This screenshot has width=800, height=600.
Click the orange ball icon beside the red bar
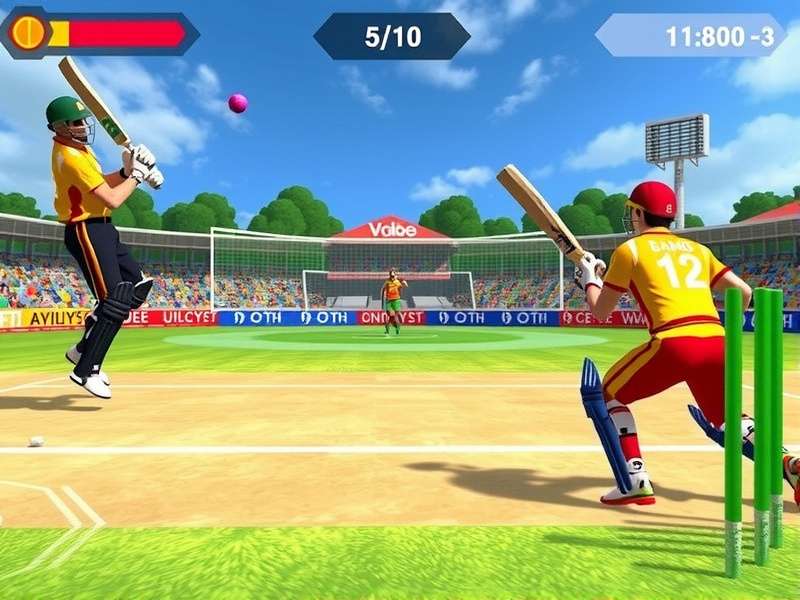[28, 33]
